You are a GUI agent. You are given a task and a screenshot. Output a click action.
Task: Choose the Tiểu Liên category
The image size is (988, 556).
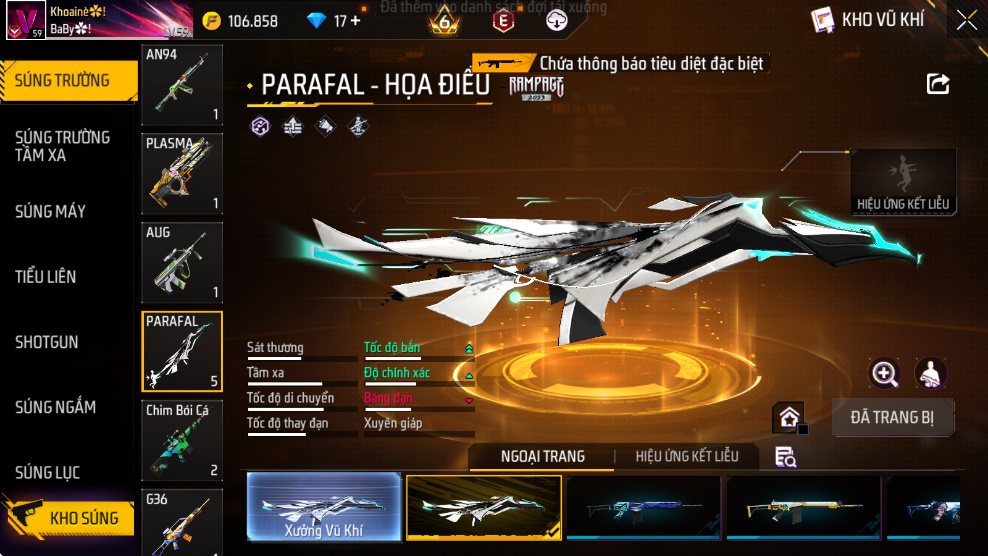[45, 276]
